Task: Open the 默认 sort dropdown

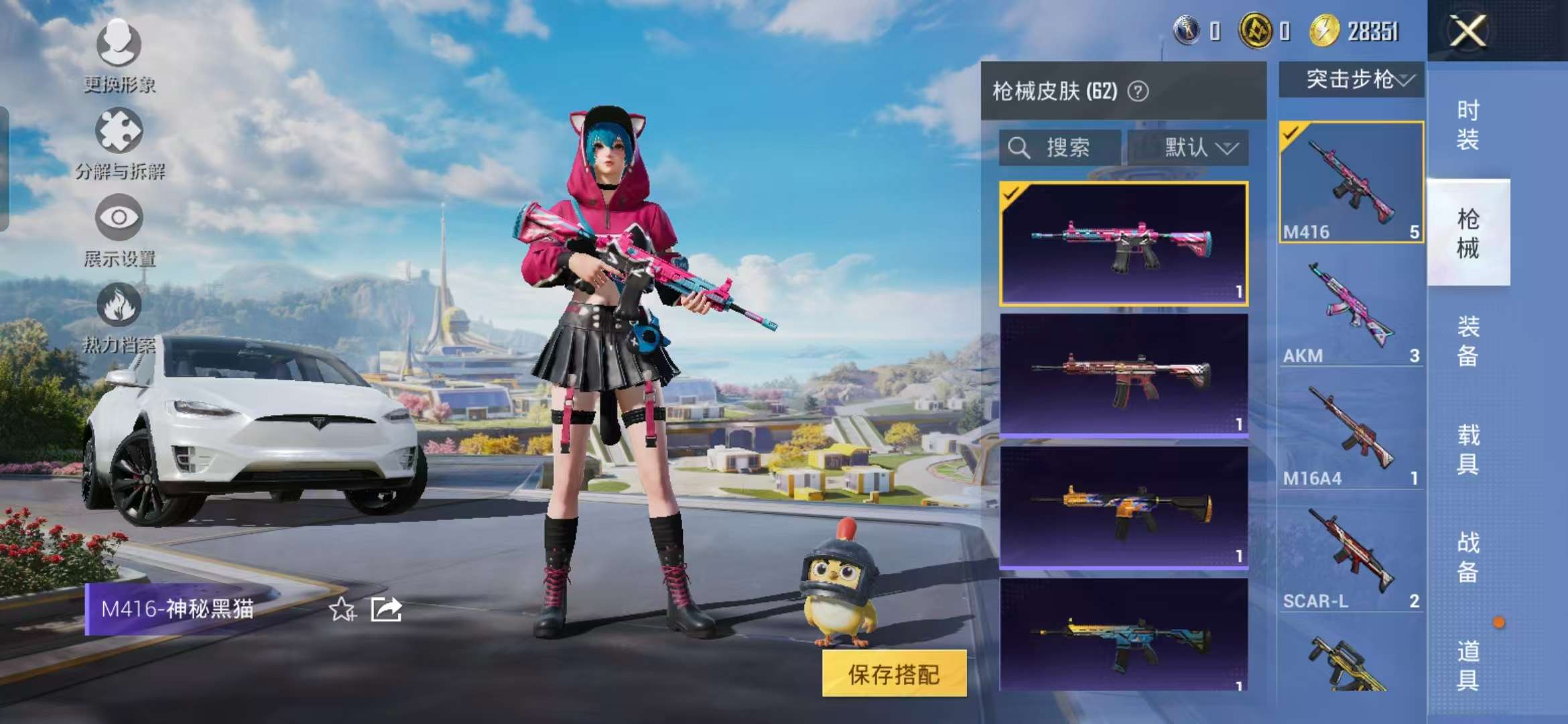Action: (x=1188, y=147)
